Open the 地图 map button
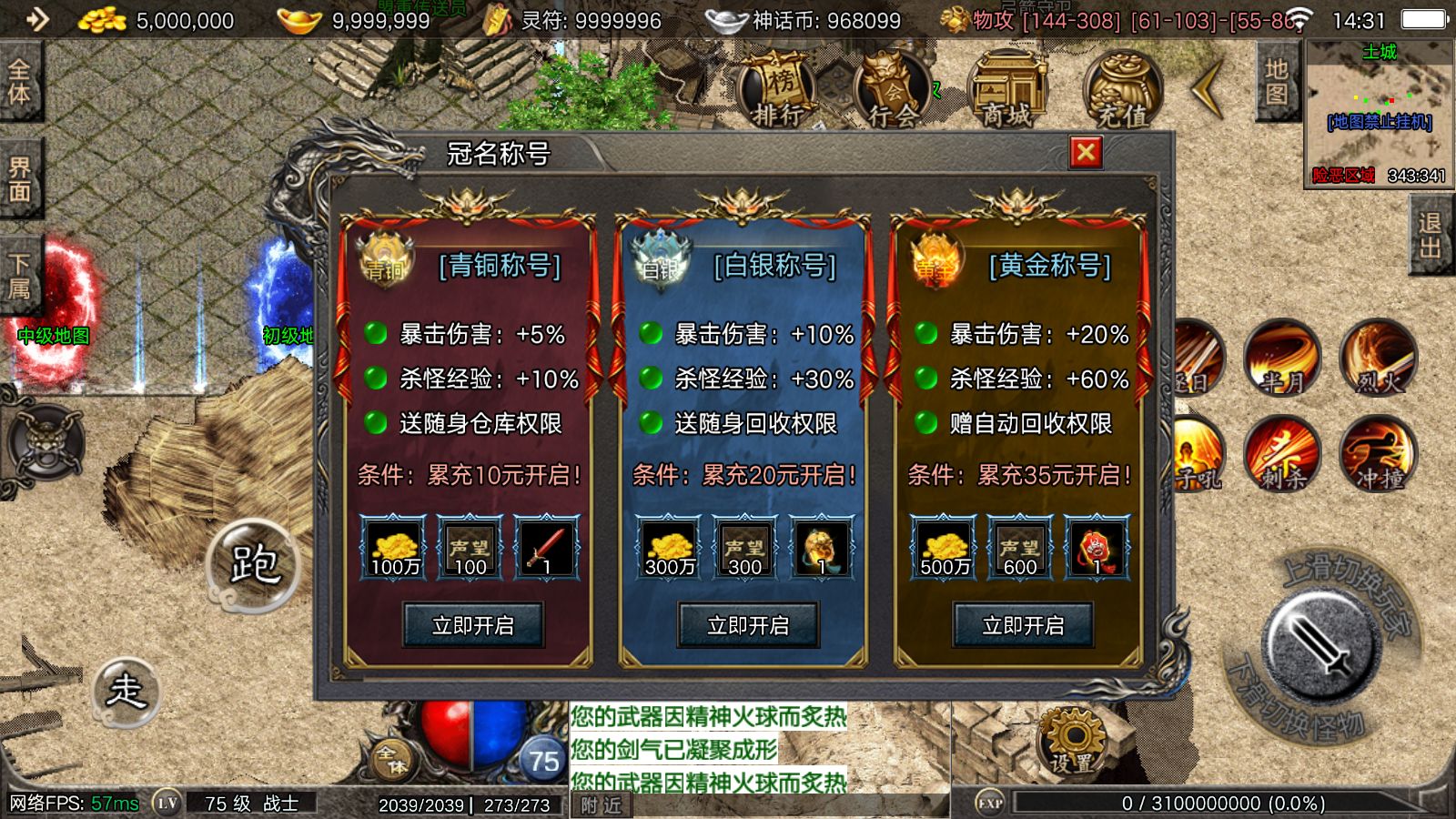The width and height of the screenshot is (1456, 819). [1276, 82]
